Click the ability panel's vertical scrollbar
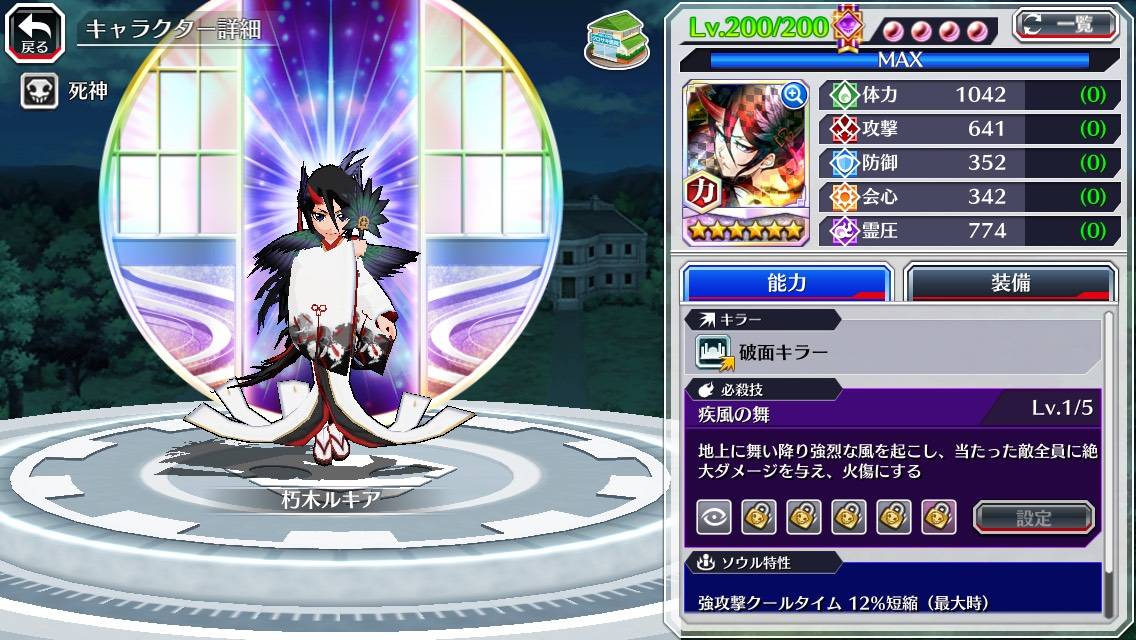1136x640 pixels. [x=1108, y=460]
